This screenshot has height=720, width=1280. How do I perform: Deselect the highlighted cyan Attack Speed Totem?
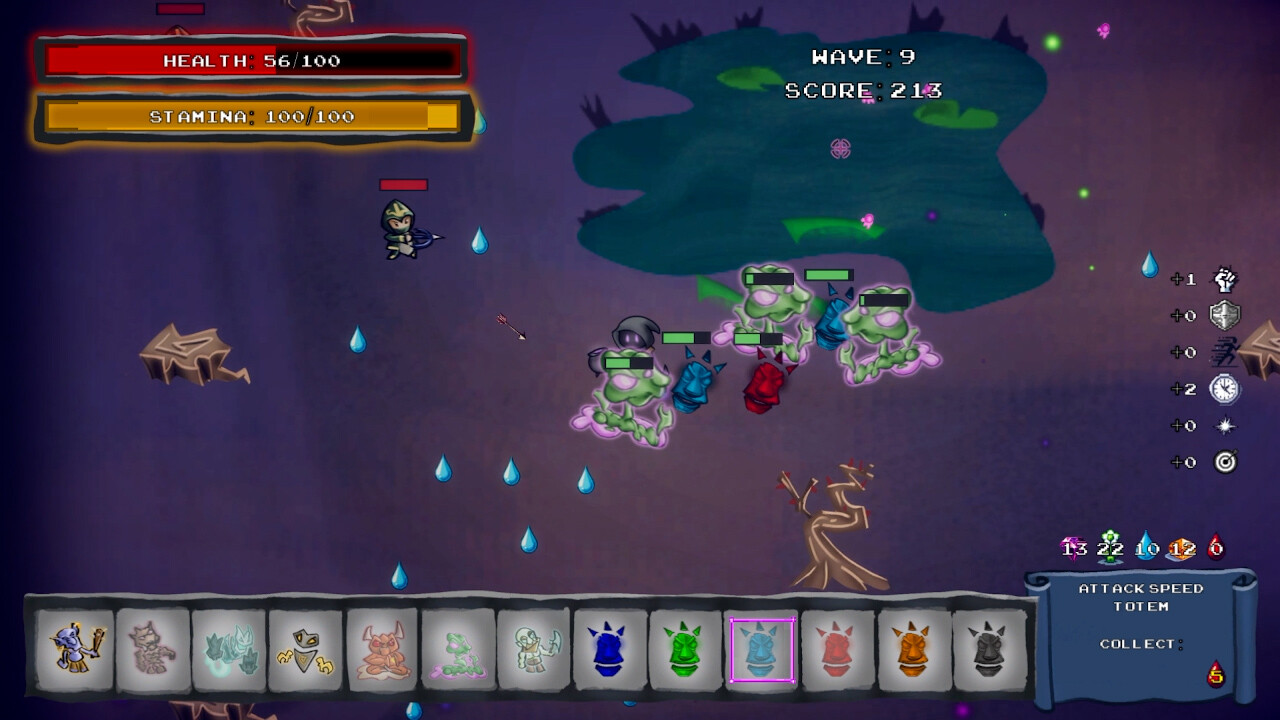click(762, 648)
